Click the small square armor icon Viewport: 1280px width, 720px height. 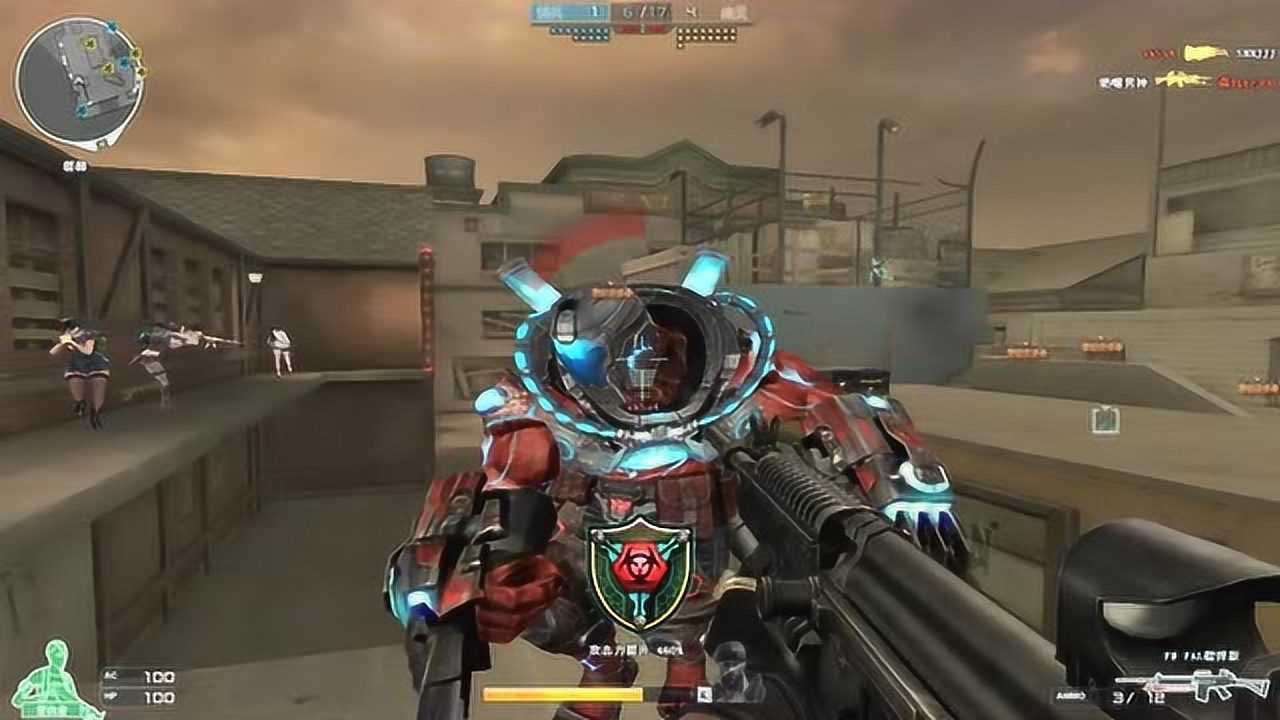[1104, 419]
